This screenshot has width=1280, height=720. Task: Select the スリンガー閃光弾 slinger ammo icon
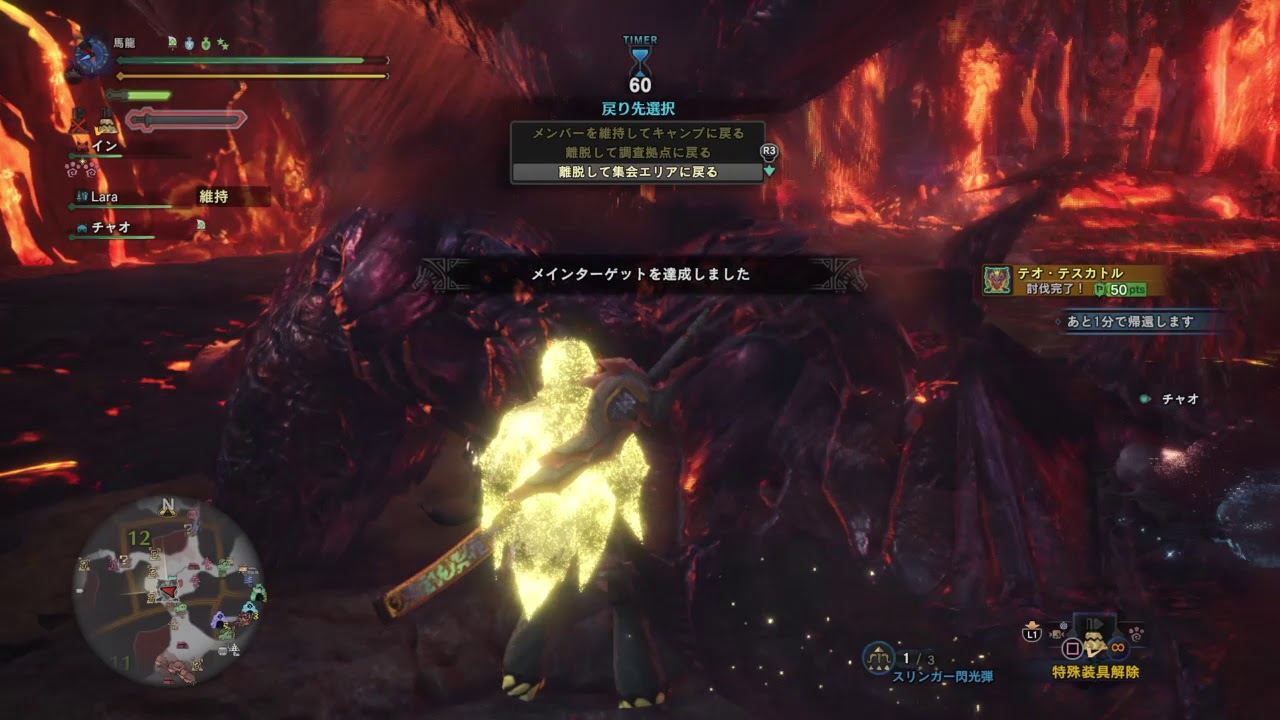pos(879,657)
